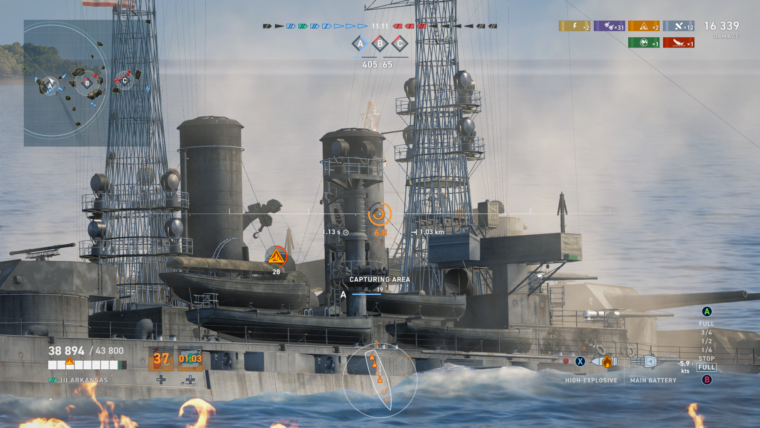
Task: Activate the consumable with the 01:03 timer
Action: point(190,359)
